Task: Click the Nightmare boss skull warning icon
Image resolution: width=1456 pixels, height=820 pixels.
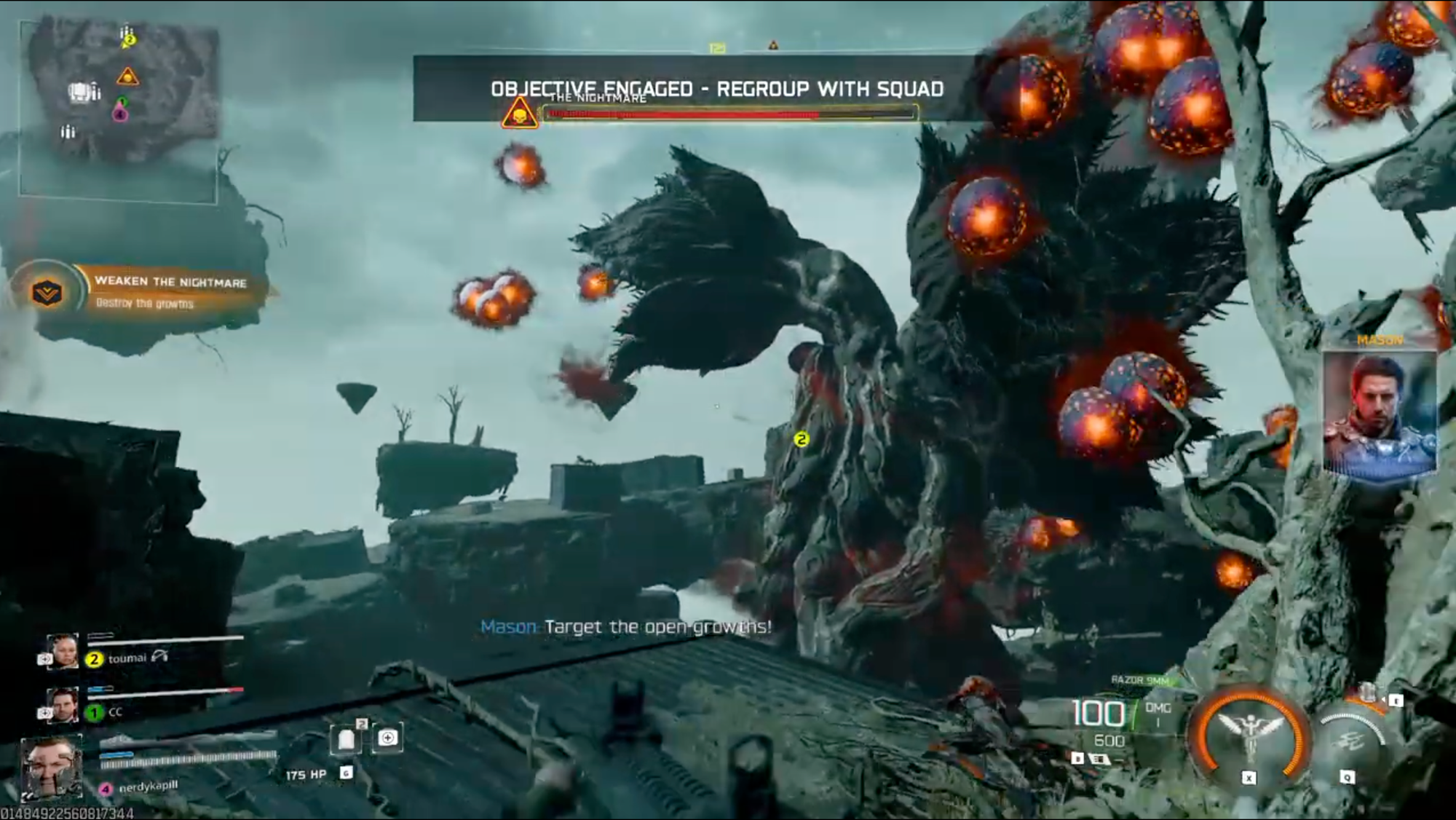Action: (x=519, y=114)
